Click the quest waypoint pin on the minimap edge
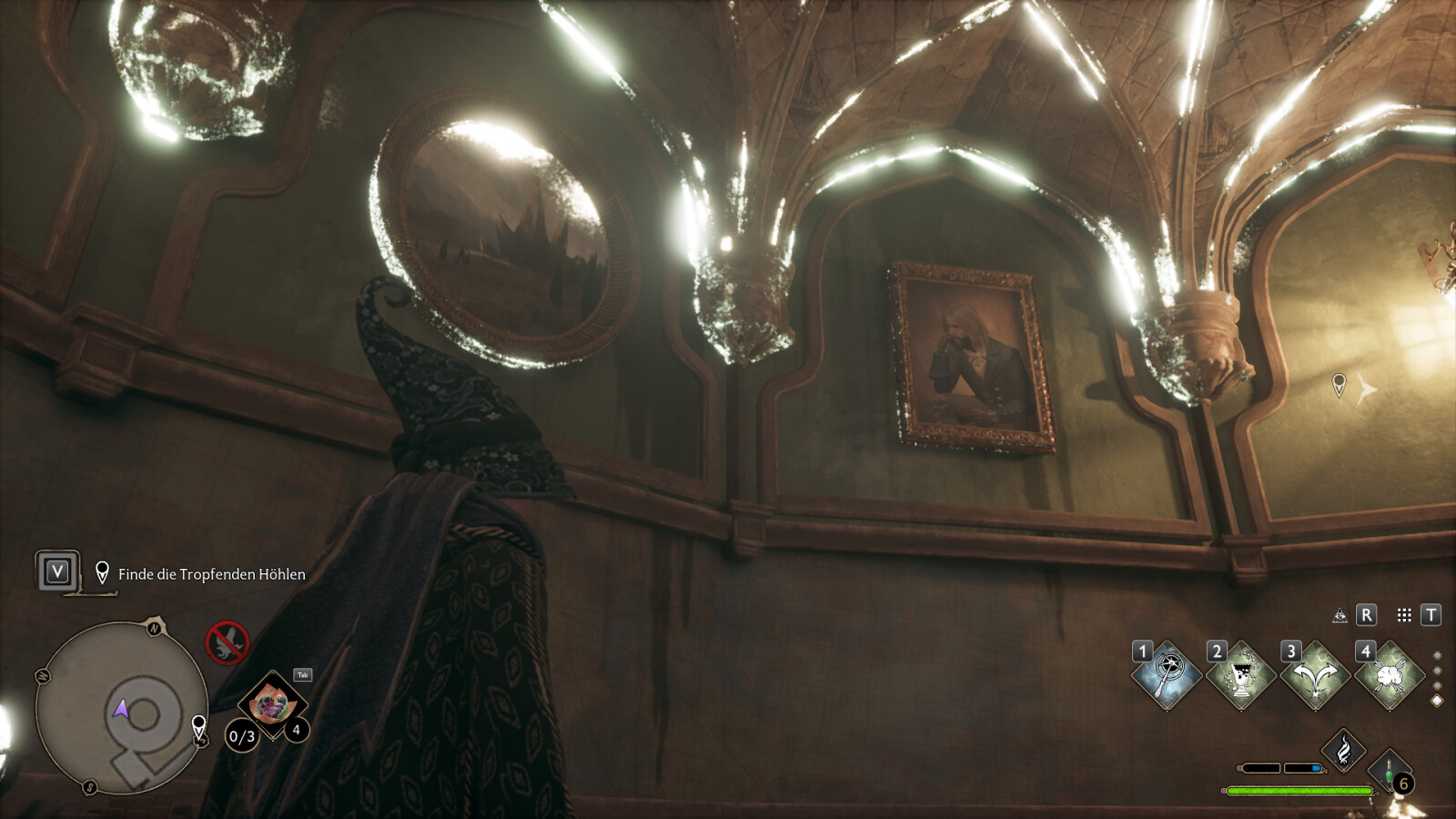The width and height of the screenshot is (1456, 819). click(x=198, y=725)
